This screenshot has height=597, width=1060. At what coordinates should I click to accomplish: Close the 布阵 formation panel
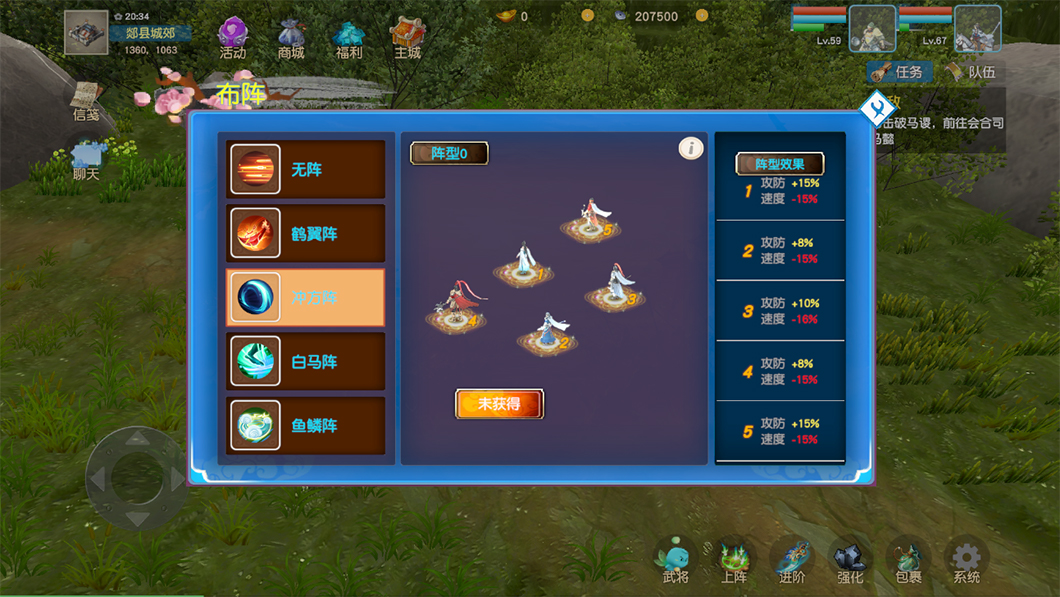(x=875, y=108)
